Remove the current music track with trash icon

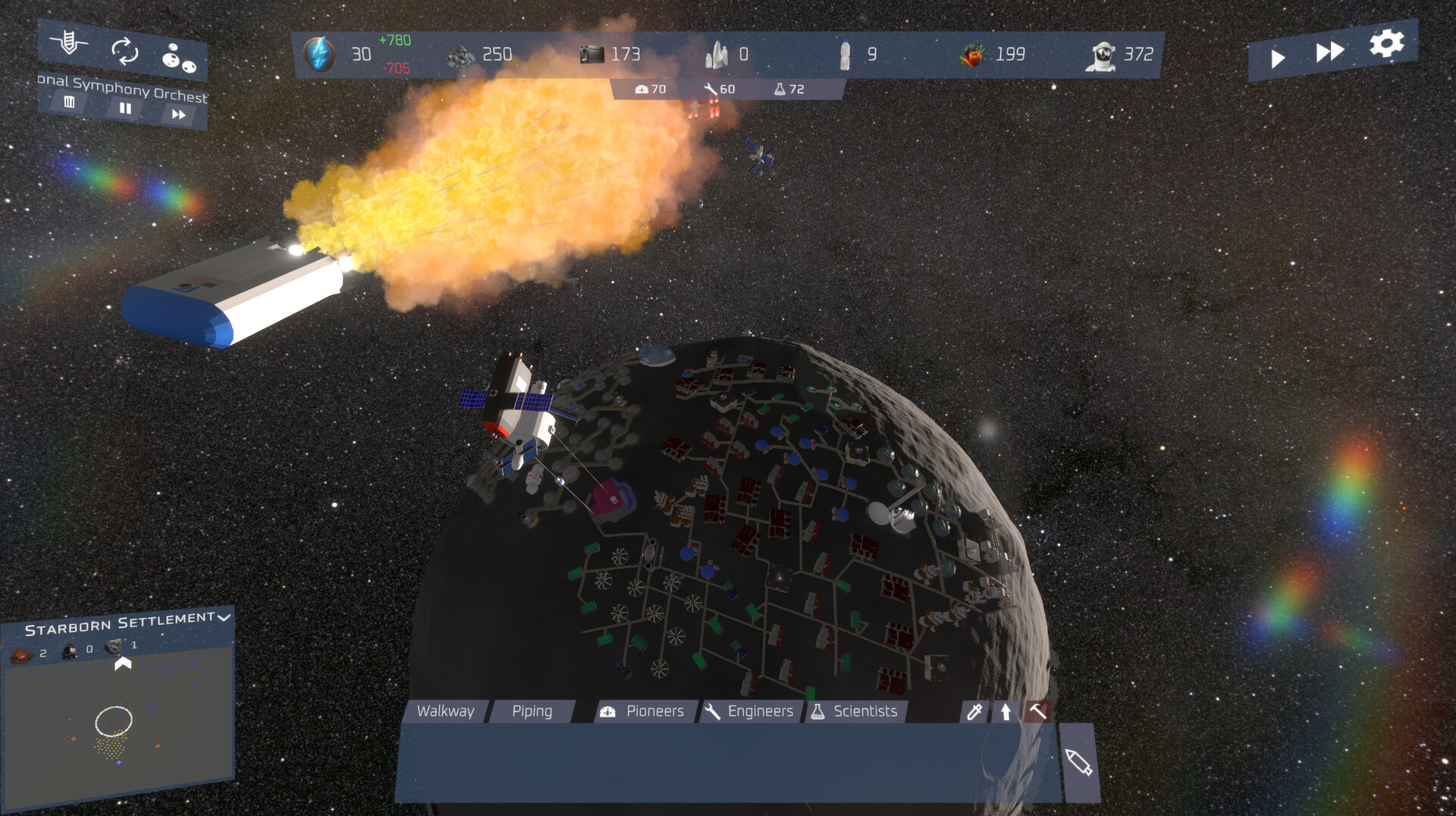coord(69,102)
